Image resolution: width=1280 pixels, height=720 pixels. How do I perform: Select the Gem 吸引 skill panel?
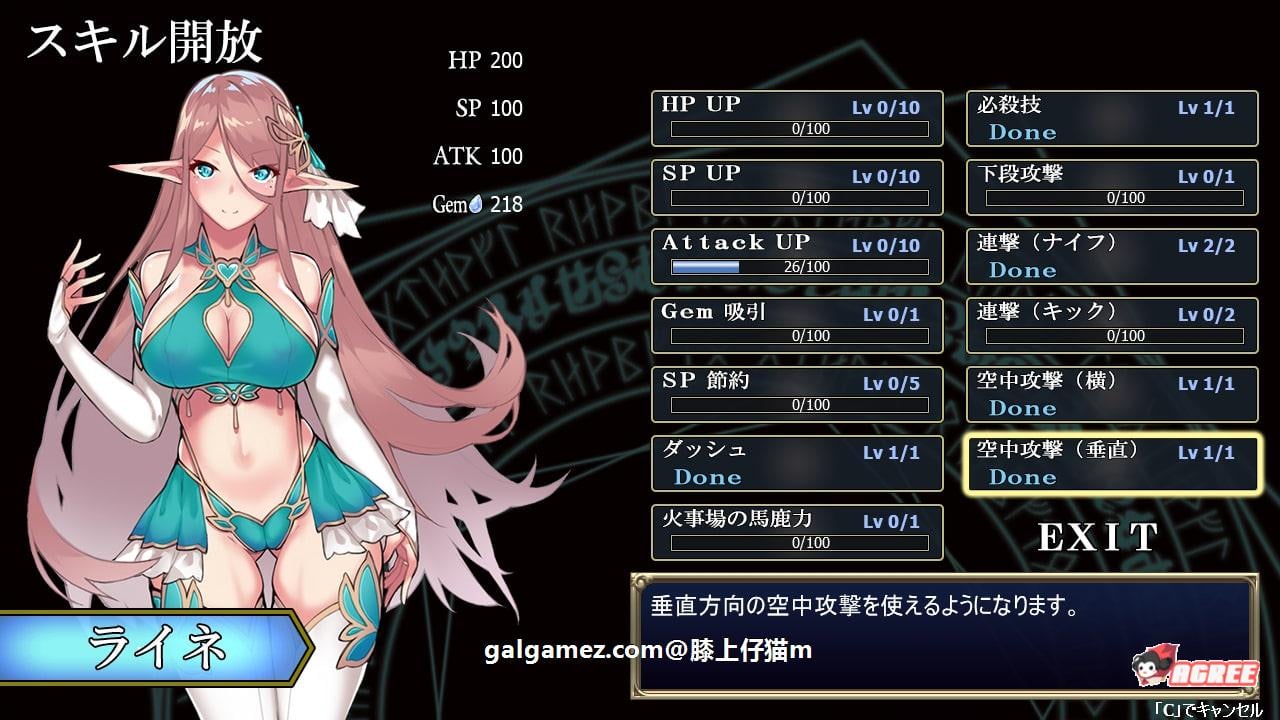[797, 325]
